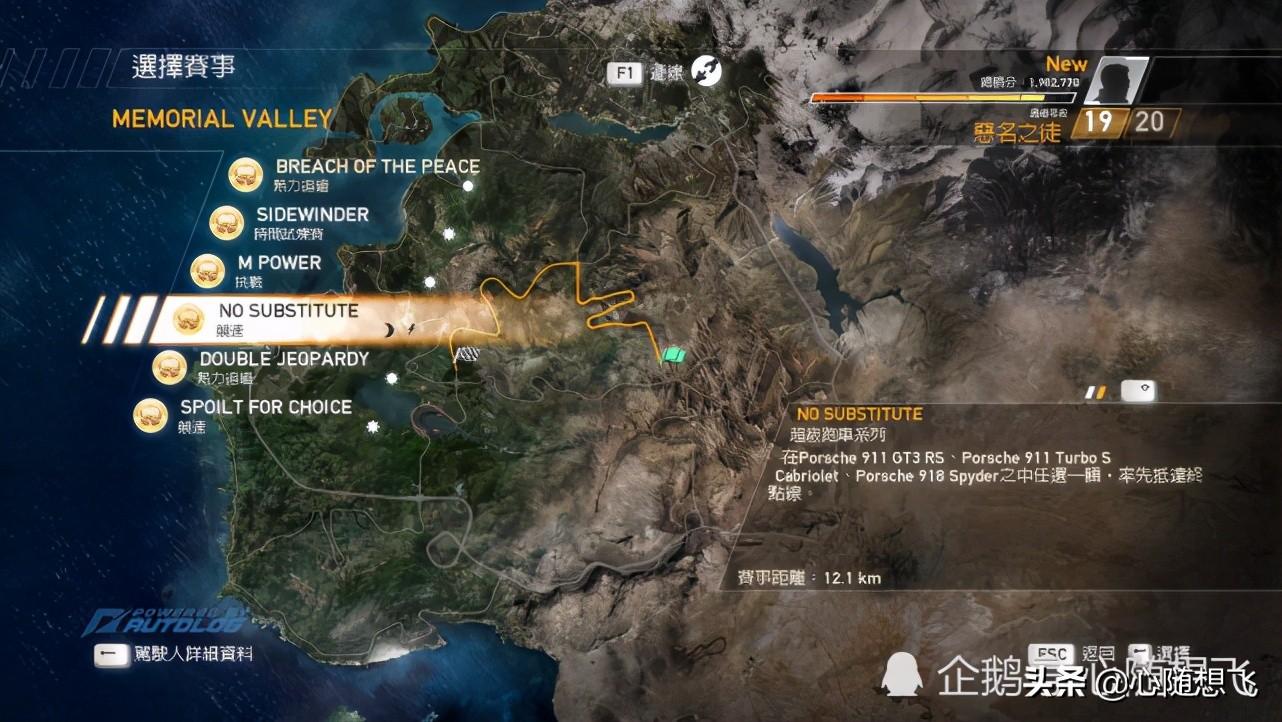Pick the M Power event
The height and width of the screenshot is (722, 1282).
click(279, 263)
